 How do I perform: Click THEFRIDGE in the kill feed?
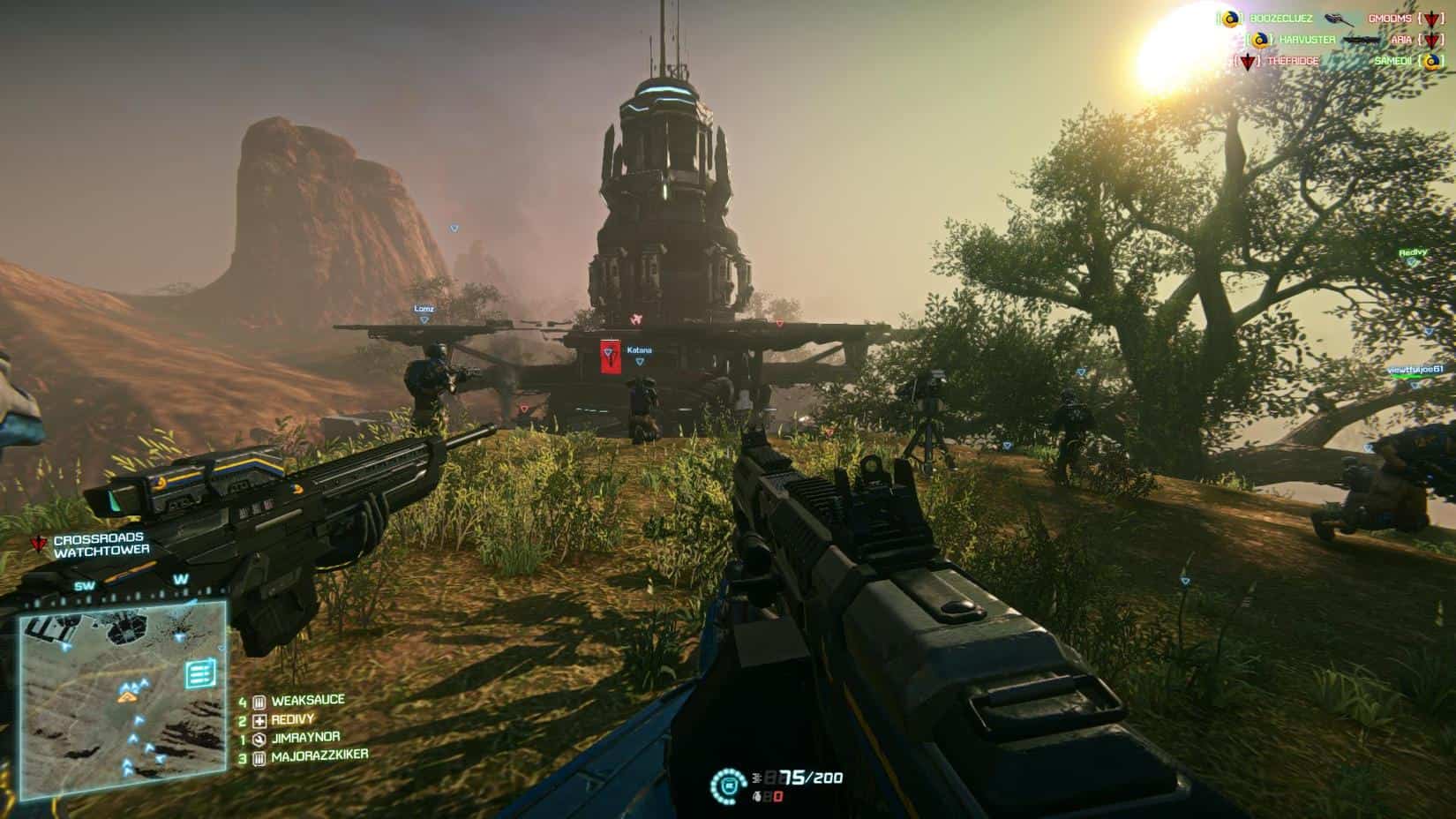(1293, 61)
